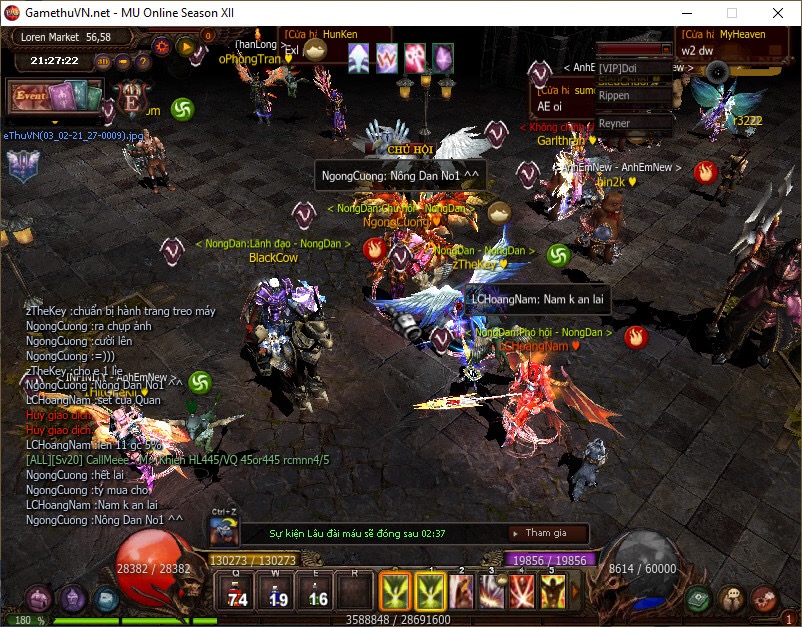This screenshot has width=802, height=627.
Task: Close the game window
Action: (777, 13)
